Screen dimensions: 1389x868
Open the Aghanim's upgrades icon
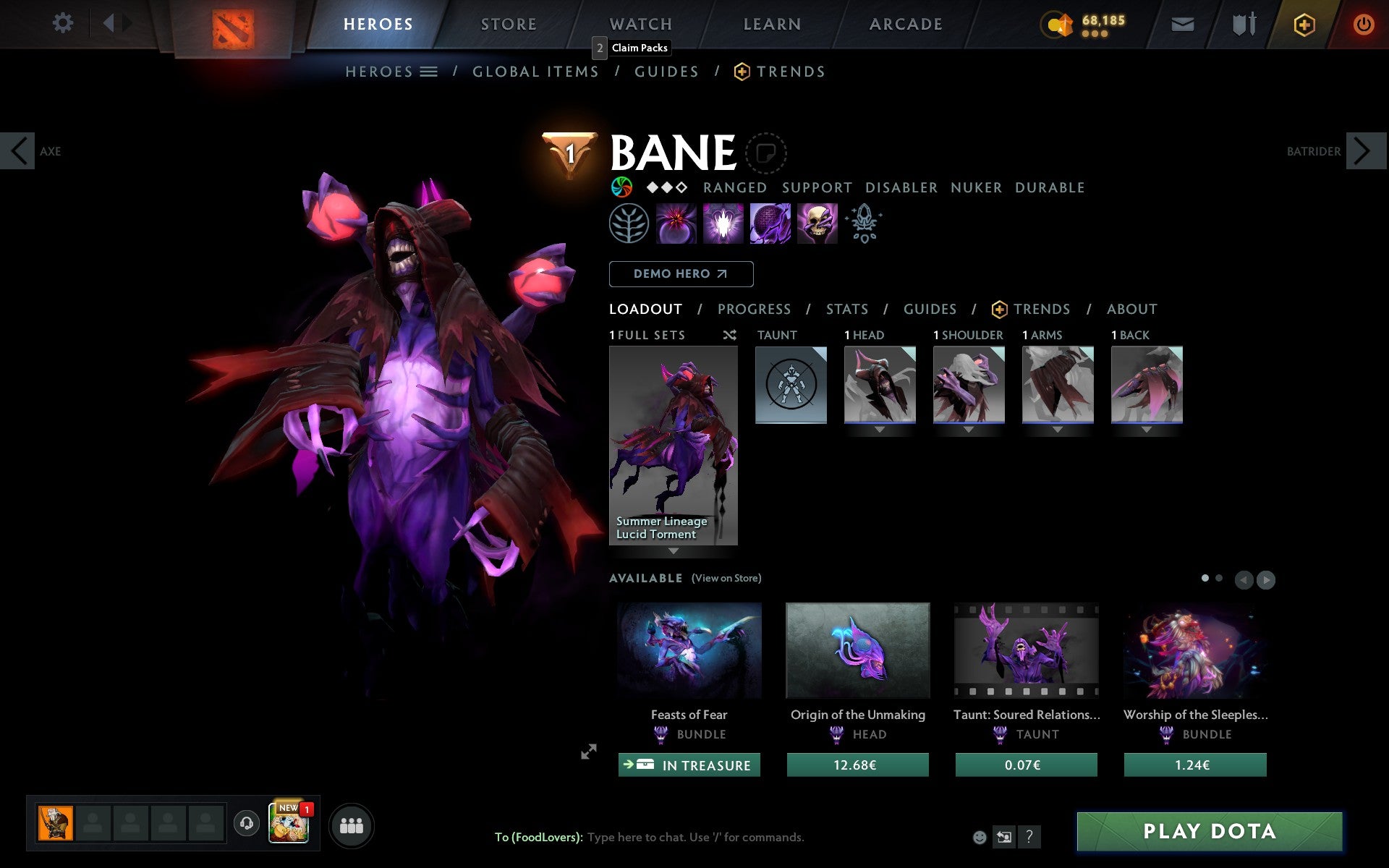[x=865, y=224]
